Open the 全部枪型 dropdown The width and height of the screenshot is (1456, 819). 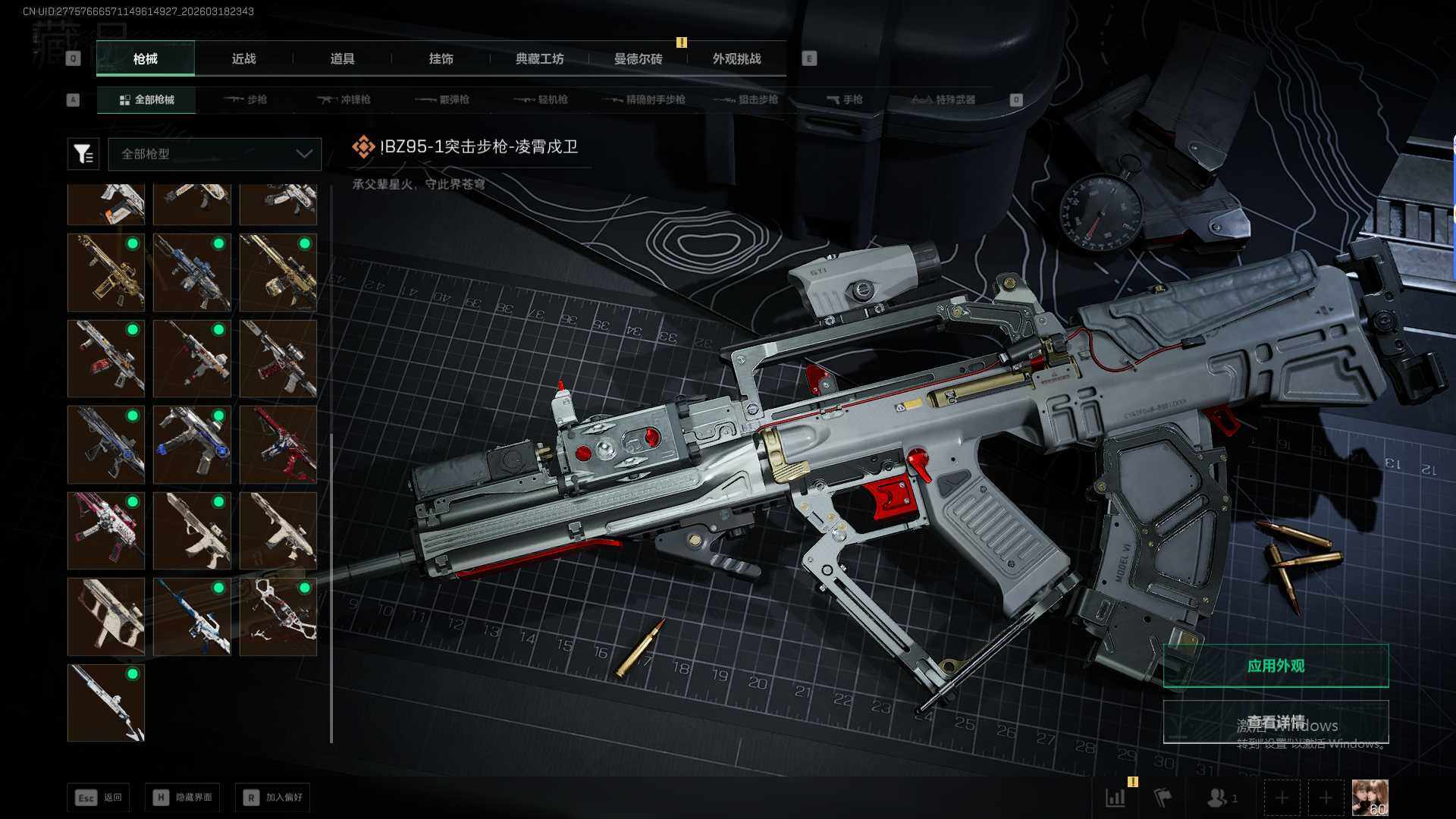point(215,154)
